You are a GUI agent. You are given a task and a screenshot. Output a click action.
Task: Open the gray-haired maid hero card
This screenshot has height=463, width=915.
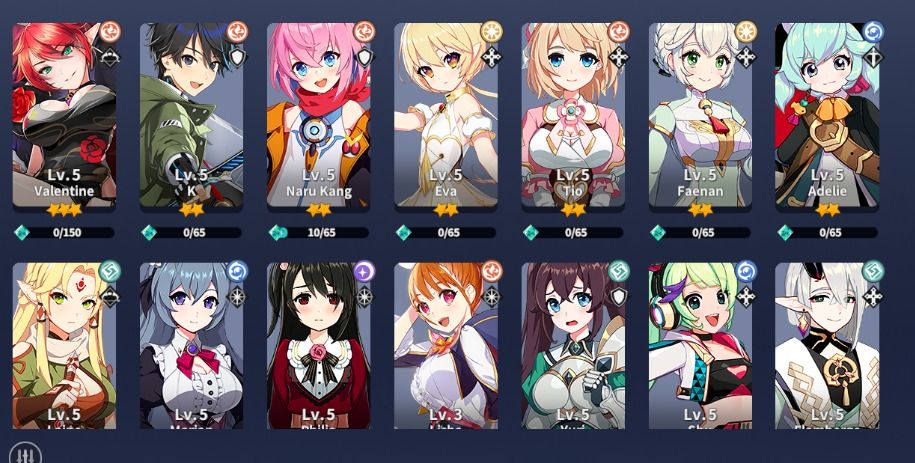[x=191, y=345]
